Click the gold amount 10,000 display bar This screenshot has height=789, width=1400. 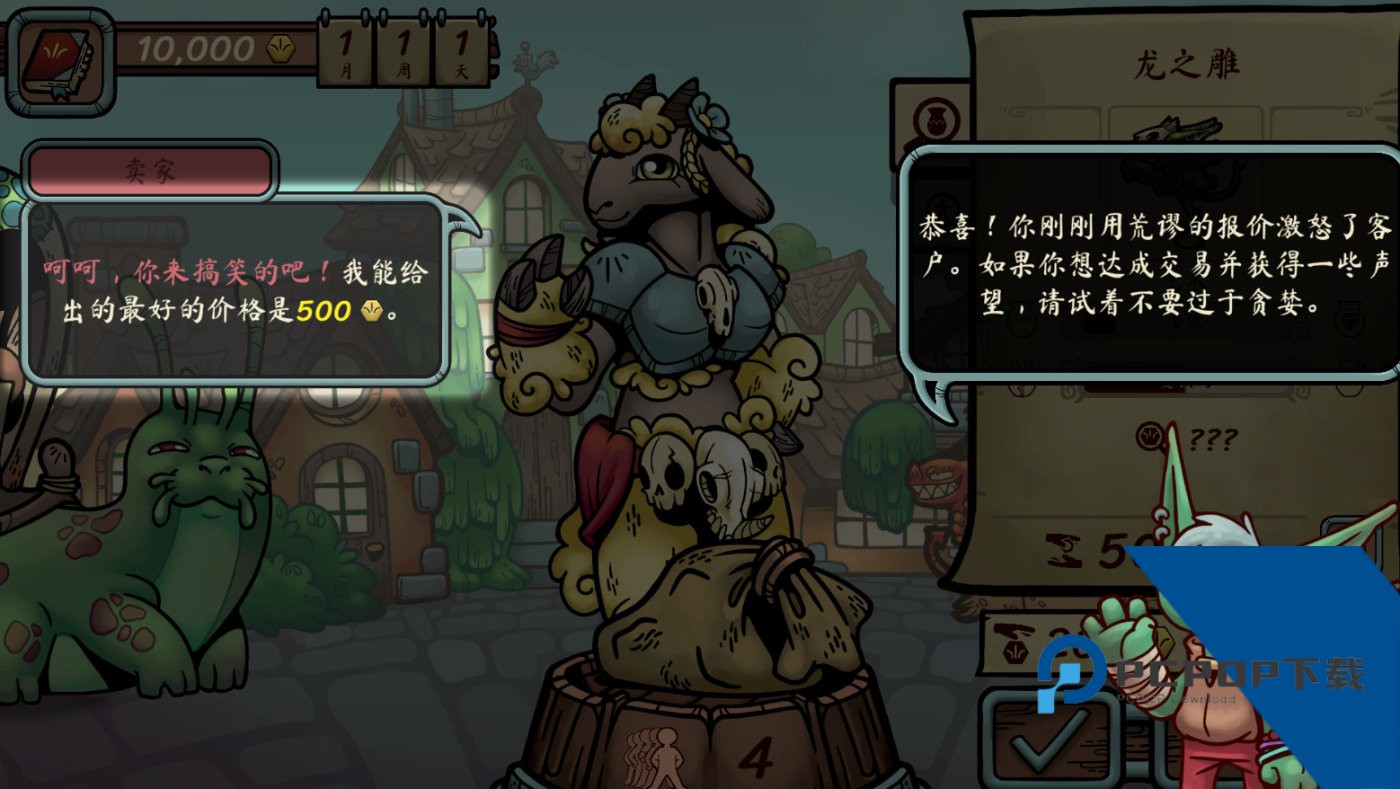tap(195, 45)
